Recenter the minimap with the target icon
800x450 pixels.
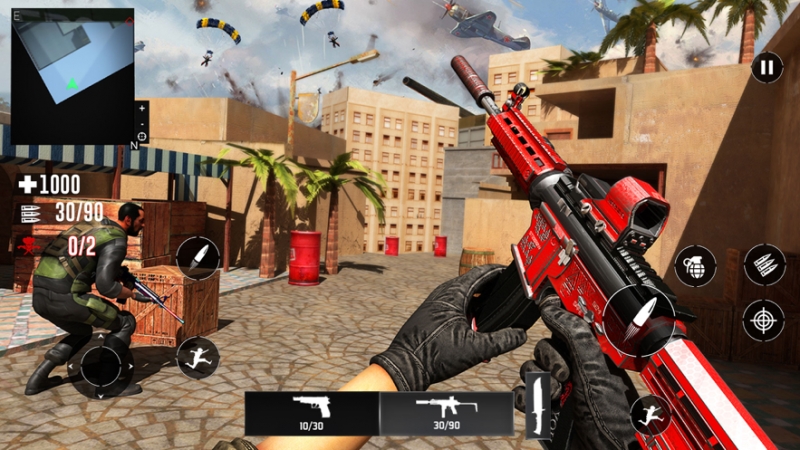click(142, 135)
